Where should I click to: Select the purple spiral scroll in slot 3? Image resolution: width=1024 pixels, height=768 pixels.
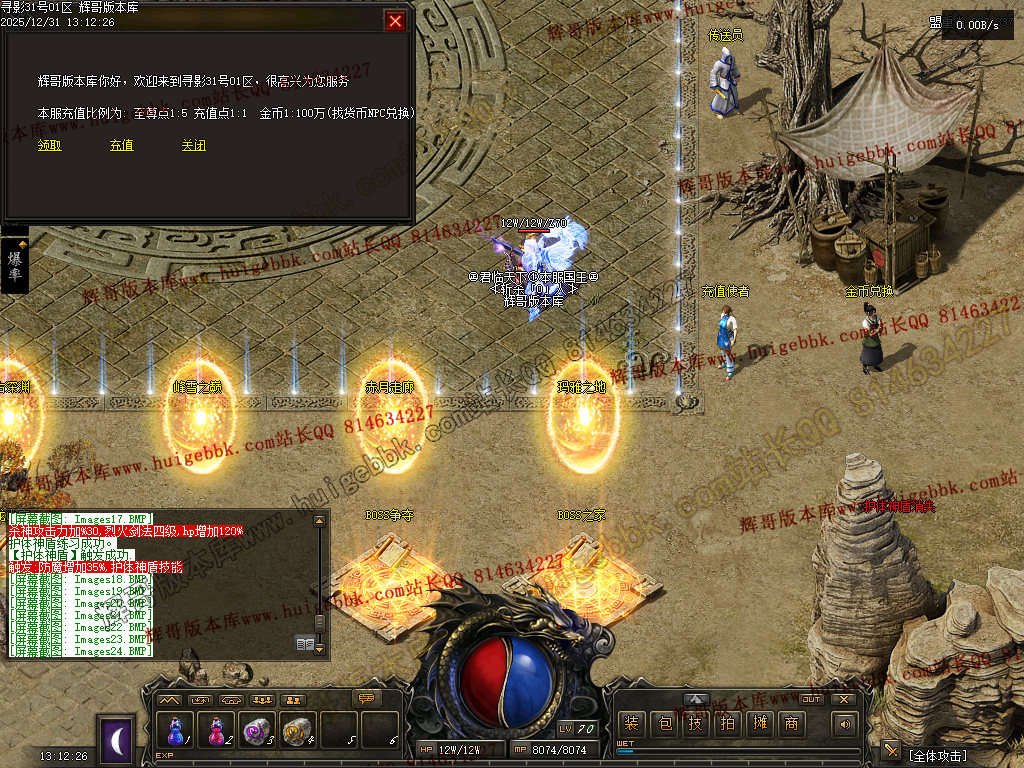pos(256,729)
